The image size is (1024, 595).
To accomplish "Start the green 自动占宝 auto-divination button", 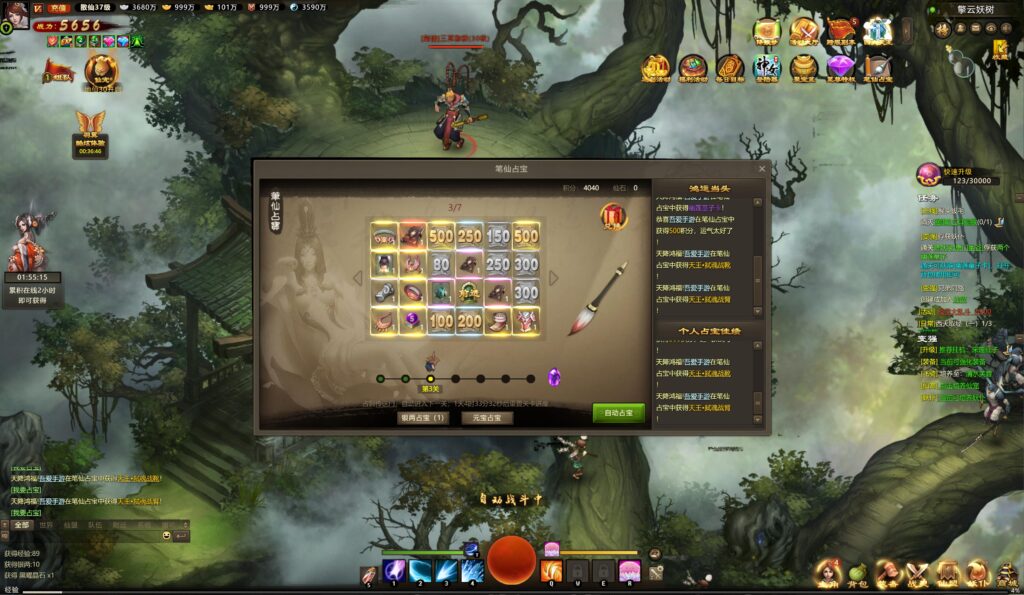I will pyautogui.click(x=618, y=413).
